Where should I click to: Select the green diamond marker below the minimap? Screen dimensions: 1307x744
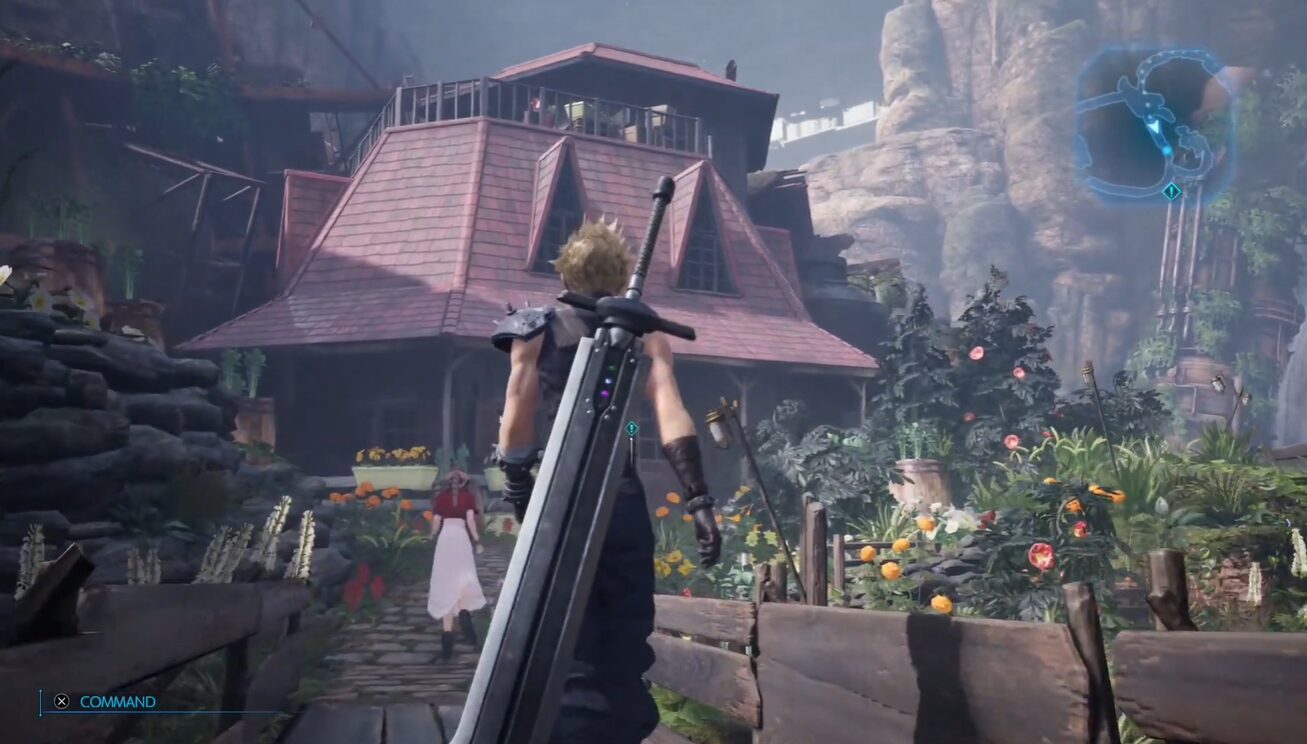coord(1172,190)
